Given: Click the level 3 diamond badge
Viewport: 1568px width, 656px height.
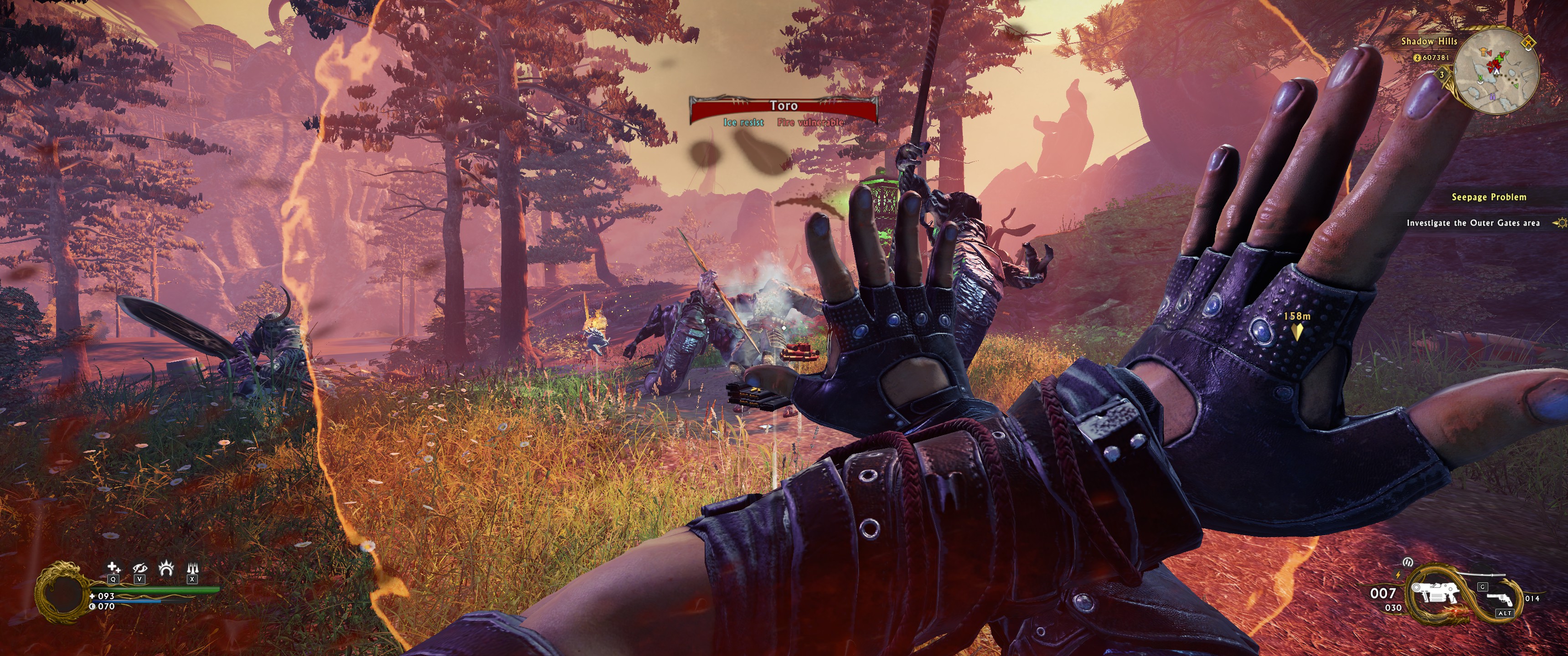Looking at the screenshot, I should coord(1442,75).
